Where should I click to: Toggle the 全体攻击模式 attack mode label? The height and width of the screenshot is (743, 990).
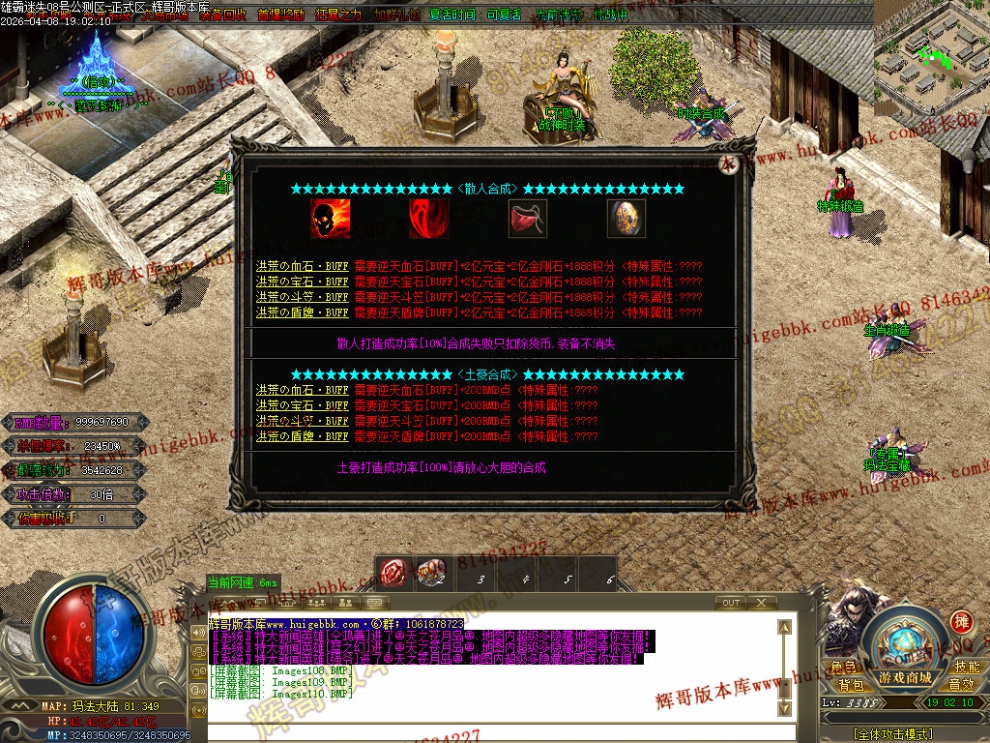tap(890, 733)
